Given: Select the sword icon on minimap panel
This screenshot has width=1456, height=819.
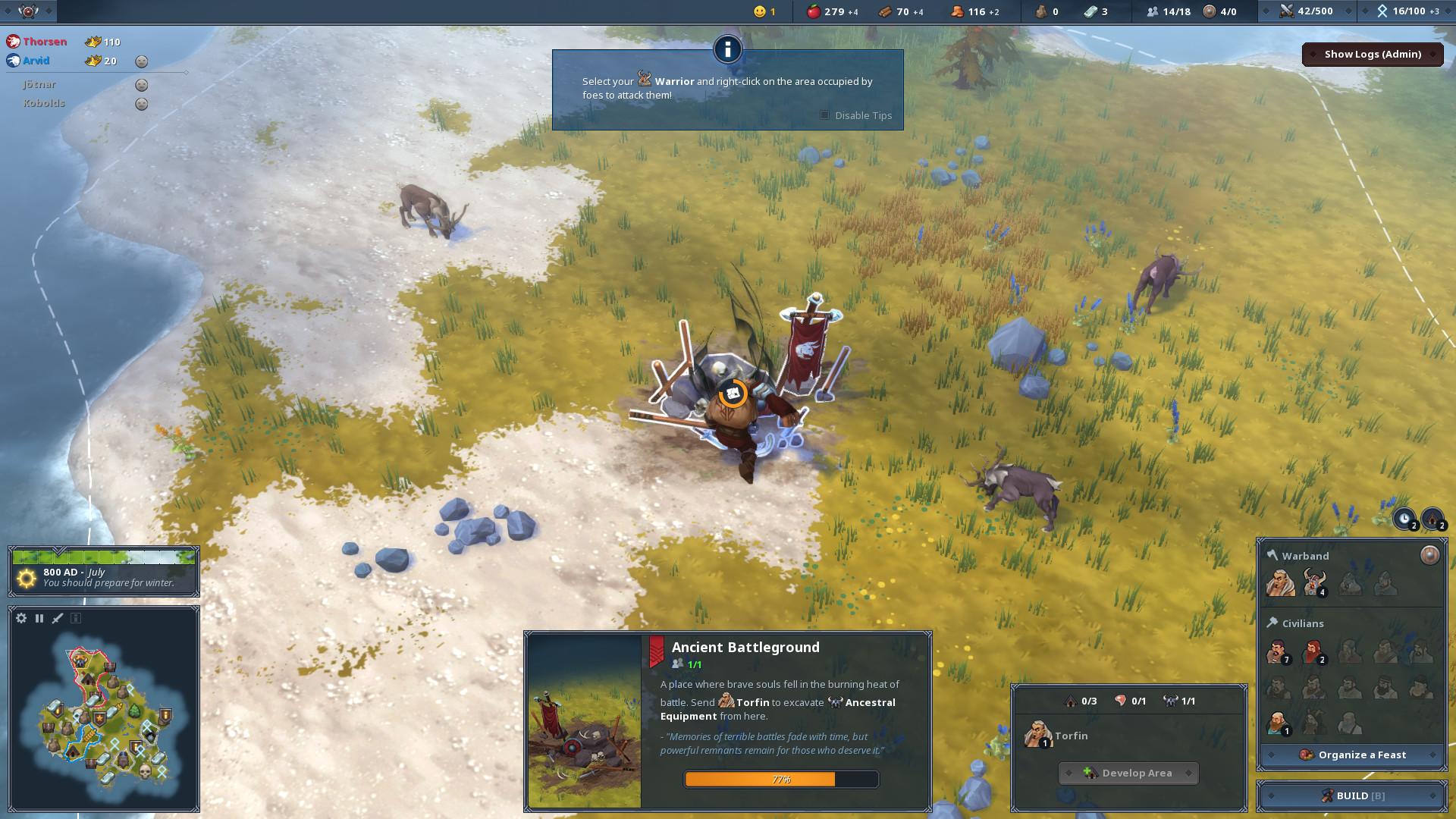Looking at the screenshot, I should click(58, 618).
